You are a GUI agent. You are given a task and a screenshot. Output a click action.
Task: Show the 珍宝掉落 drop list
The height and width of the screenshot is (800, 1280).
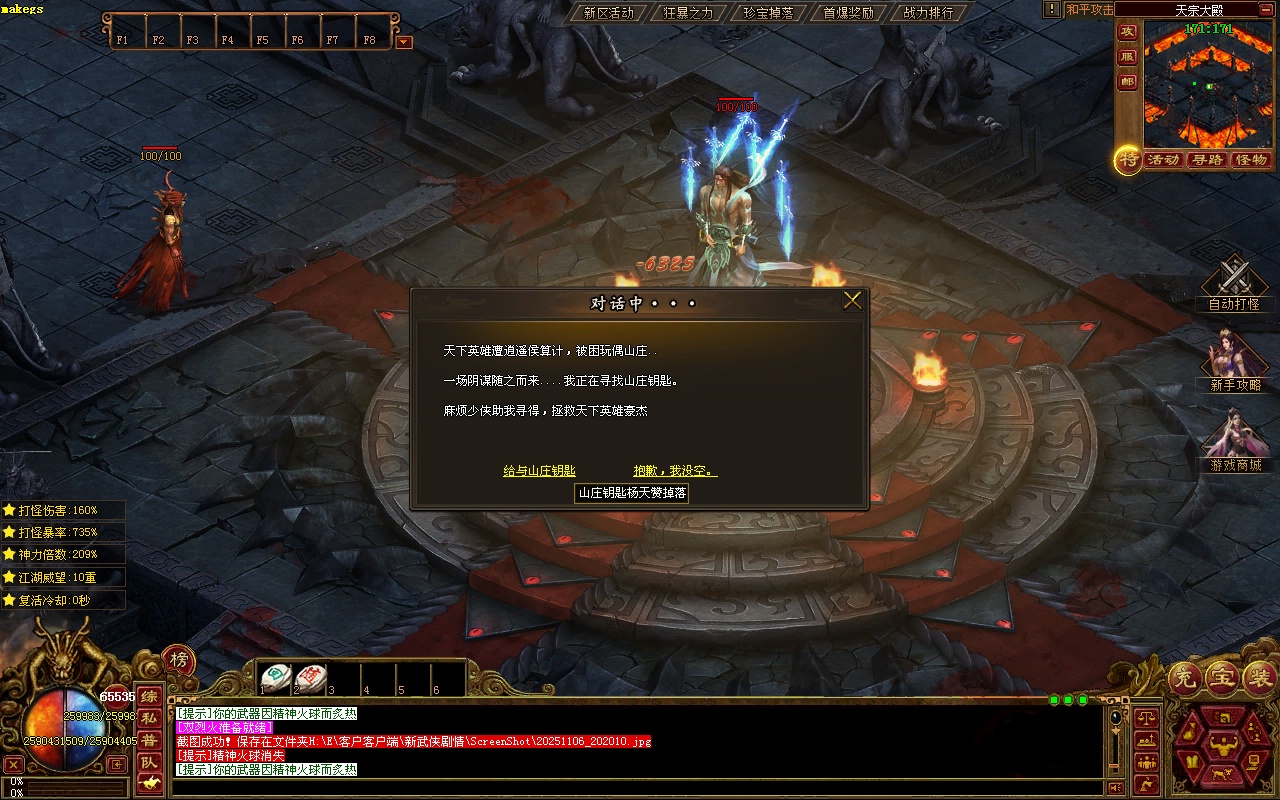pyautogui.click(x=768, y=13)
